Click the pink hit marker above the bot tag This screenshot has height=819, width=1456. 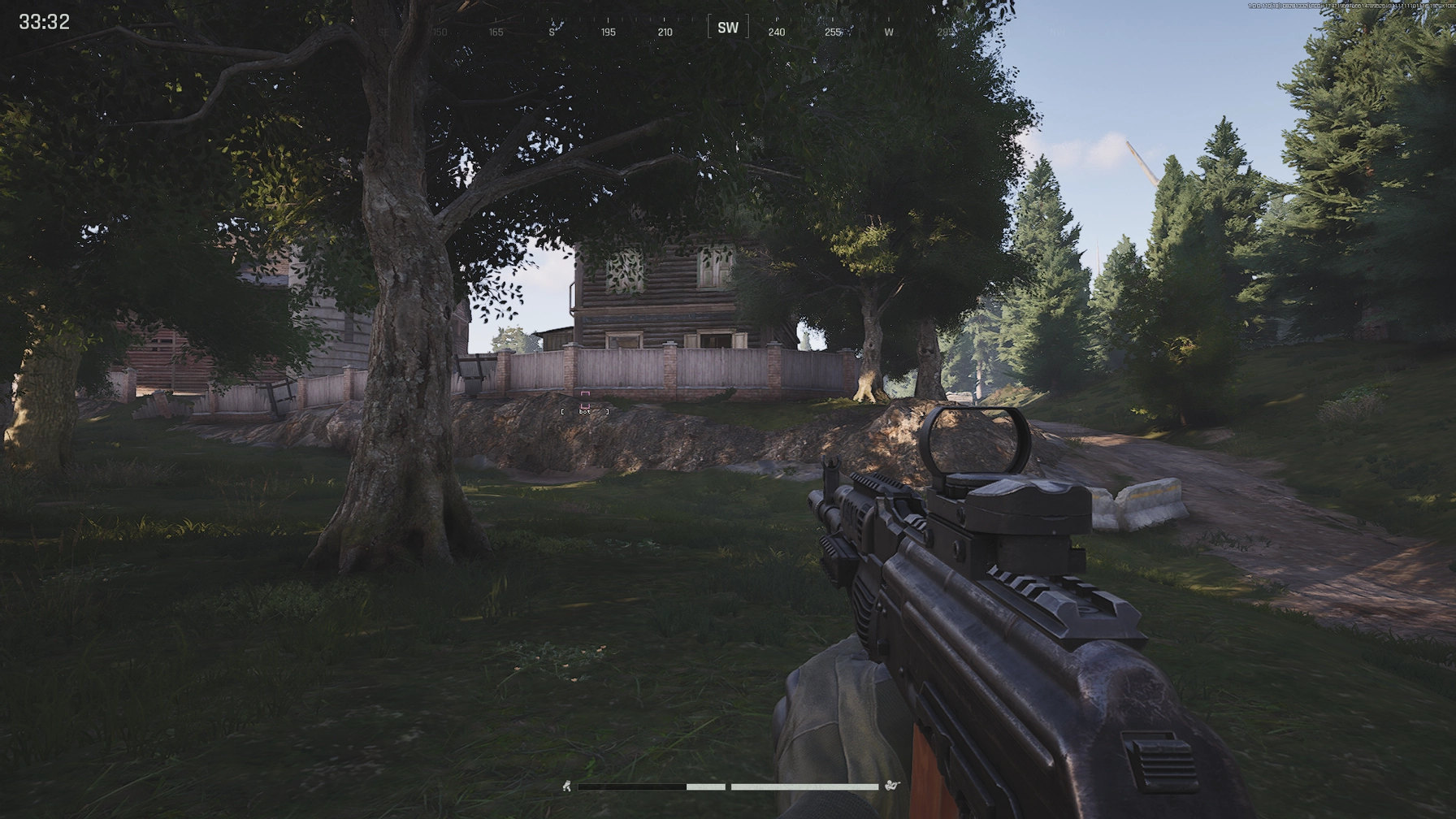point(583,394)
